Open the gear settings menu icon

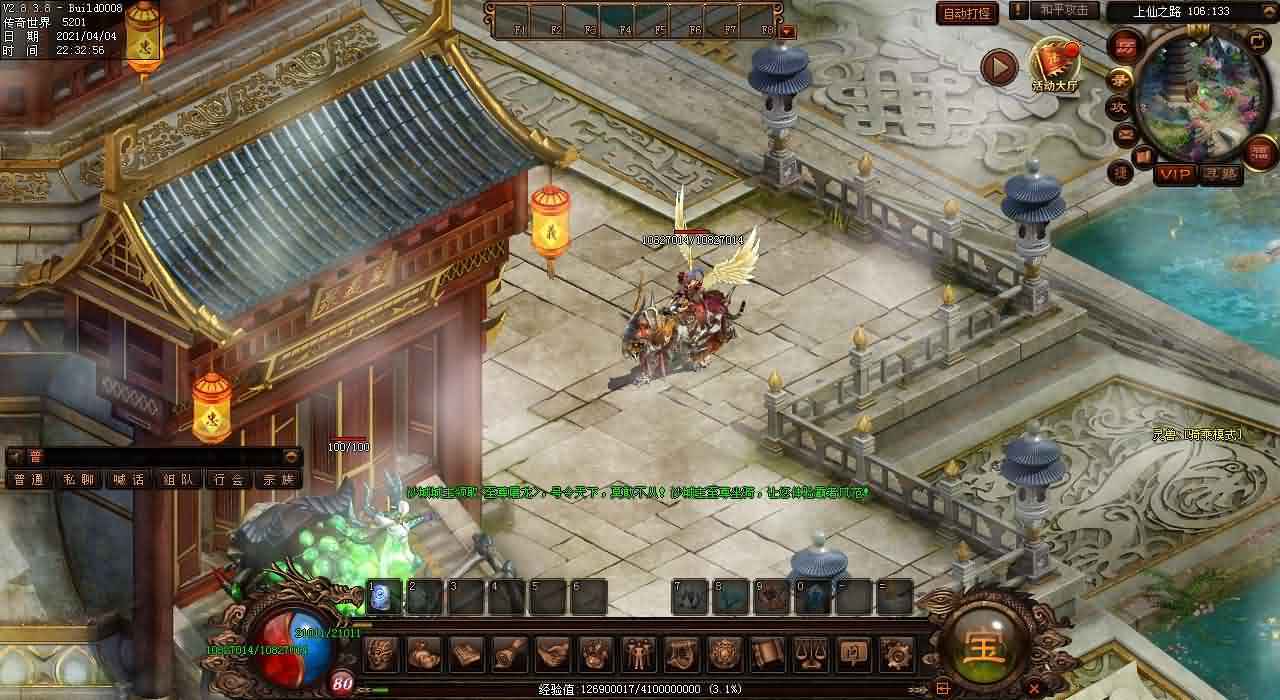point(894,654)
